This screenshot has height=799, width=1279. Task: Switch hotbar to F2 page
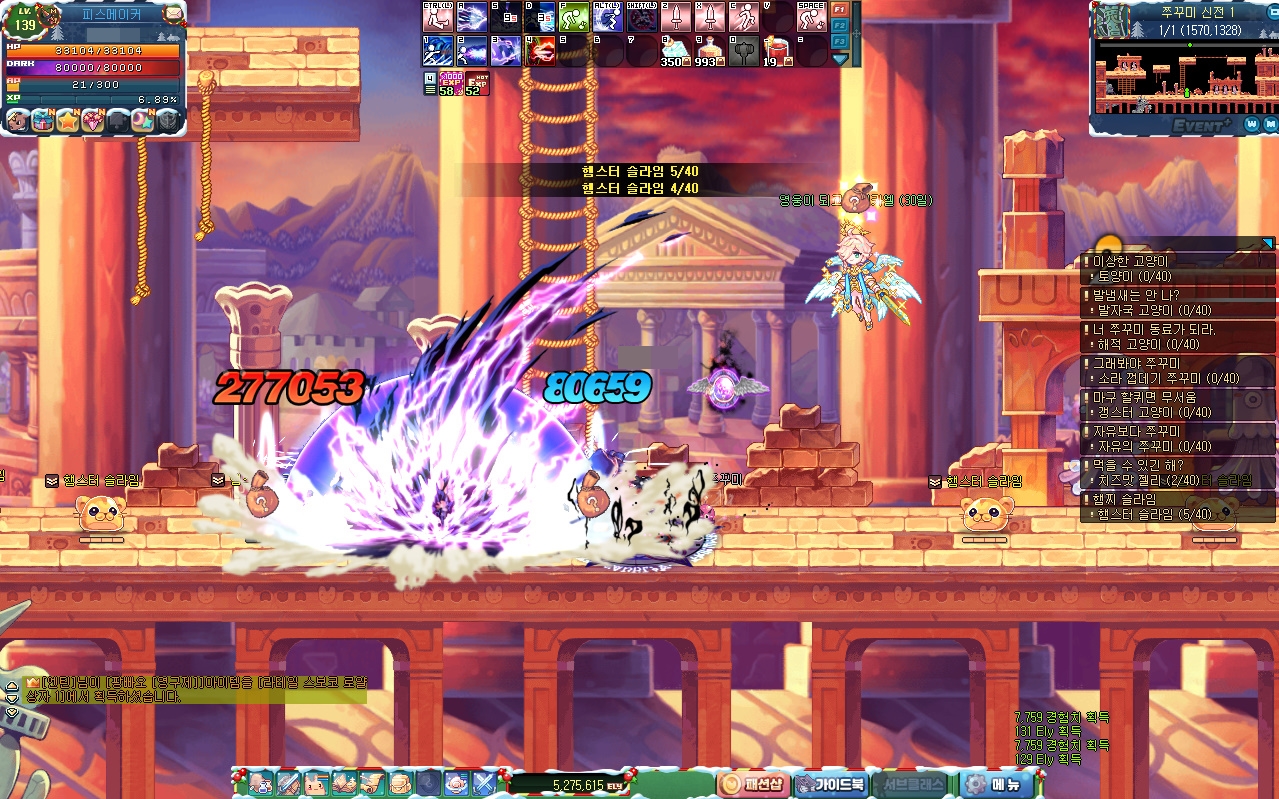point(839,26)
